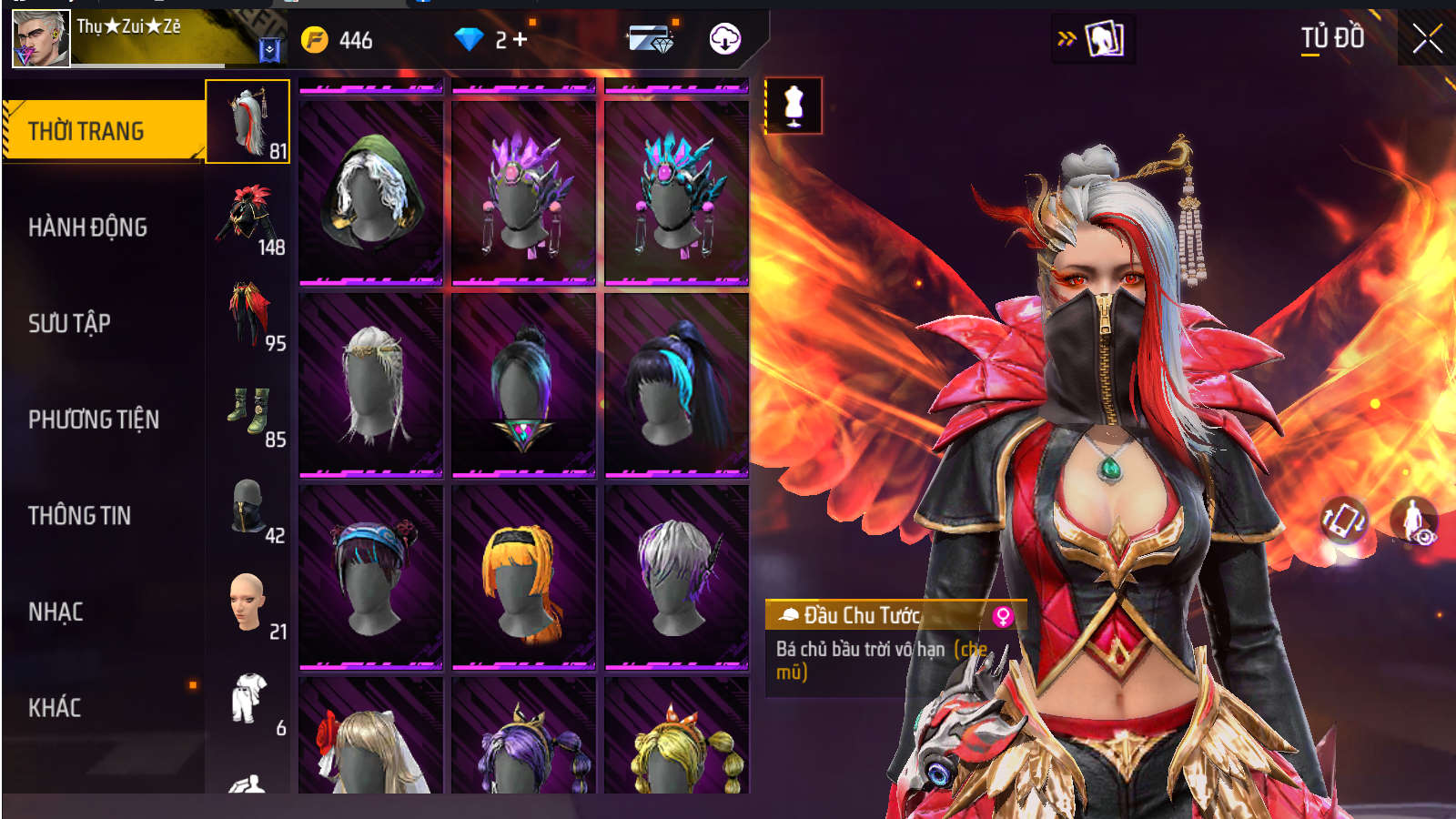Rotate character view with the rotate icon
Screen dimensions: 1456x819
coord(1343,521)
